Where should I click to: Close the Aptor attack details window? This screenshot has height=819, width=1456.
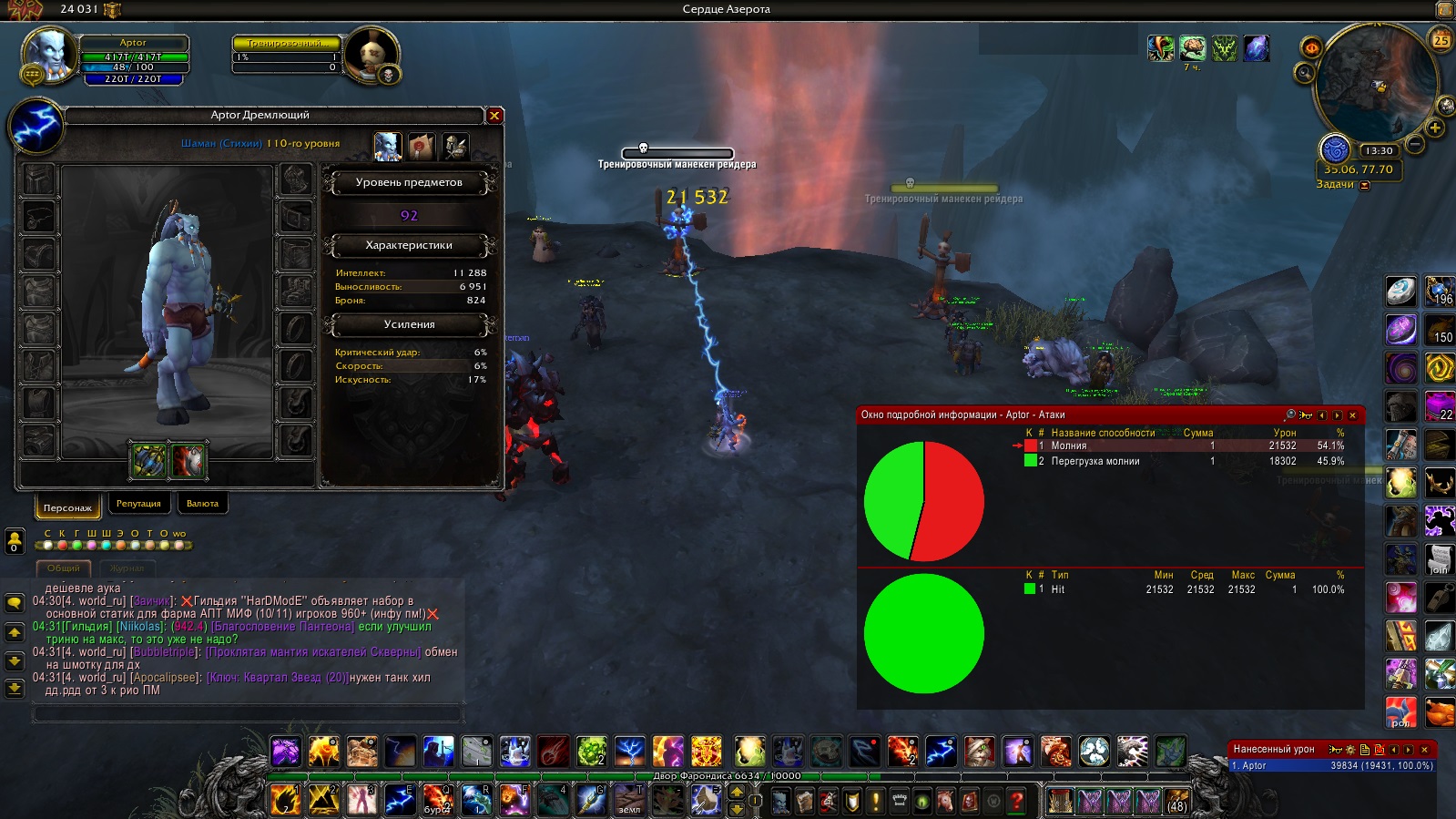point(1352,415)
